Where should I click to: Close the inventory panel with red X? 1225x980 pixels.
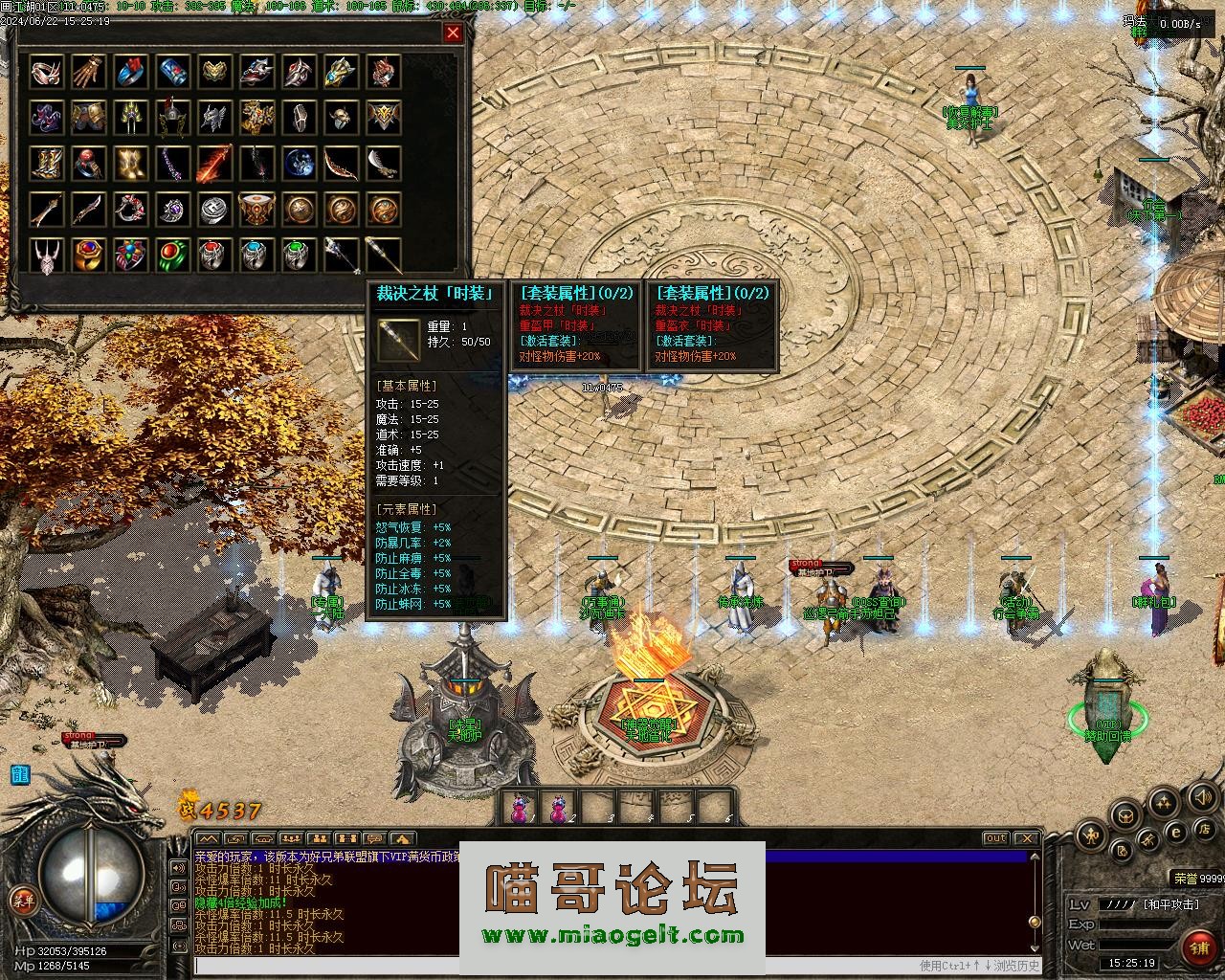coord(453,33)
